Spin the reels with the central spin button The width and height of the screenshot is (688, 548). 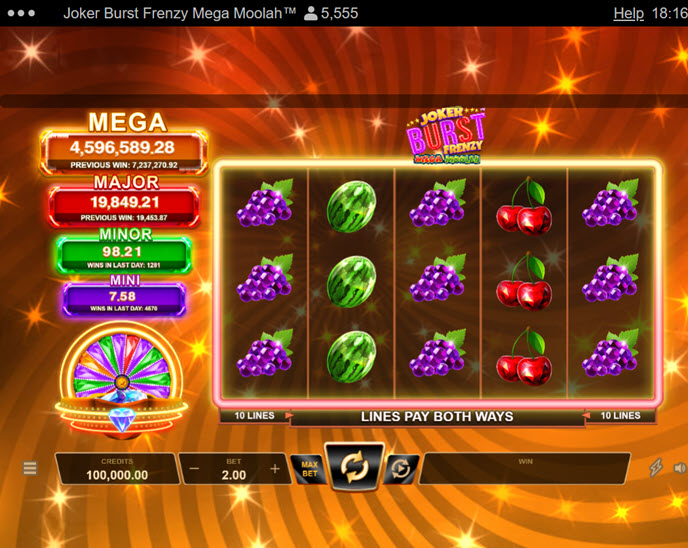(355, 467)
